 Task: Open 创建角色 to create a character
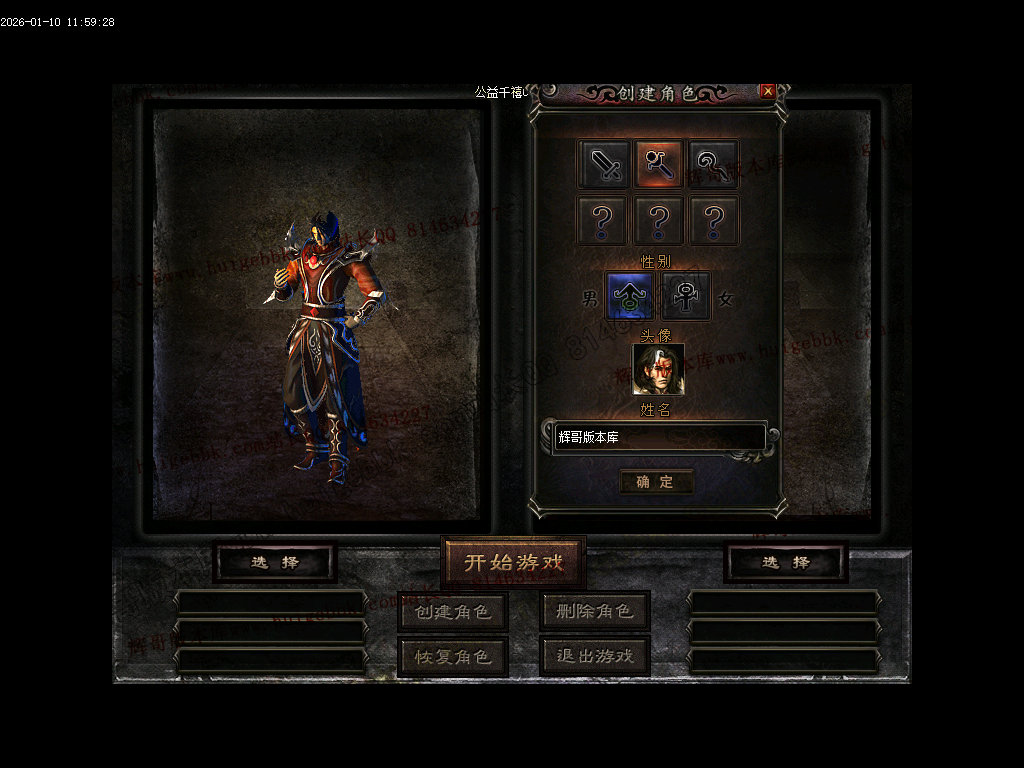[x=453, y=611]
